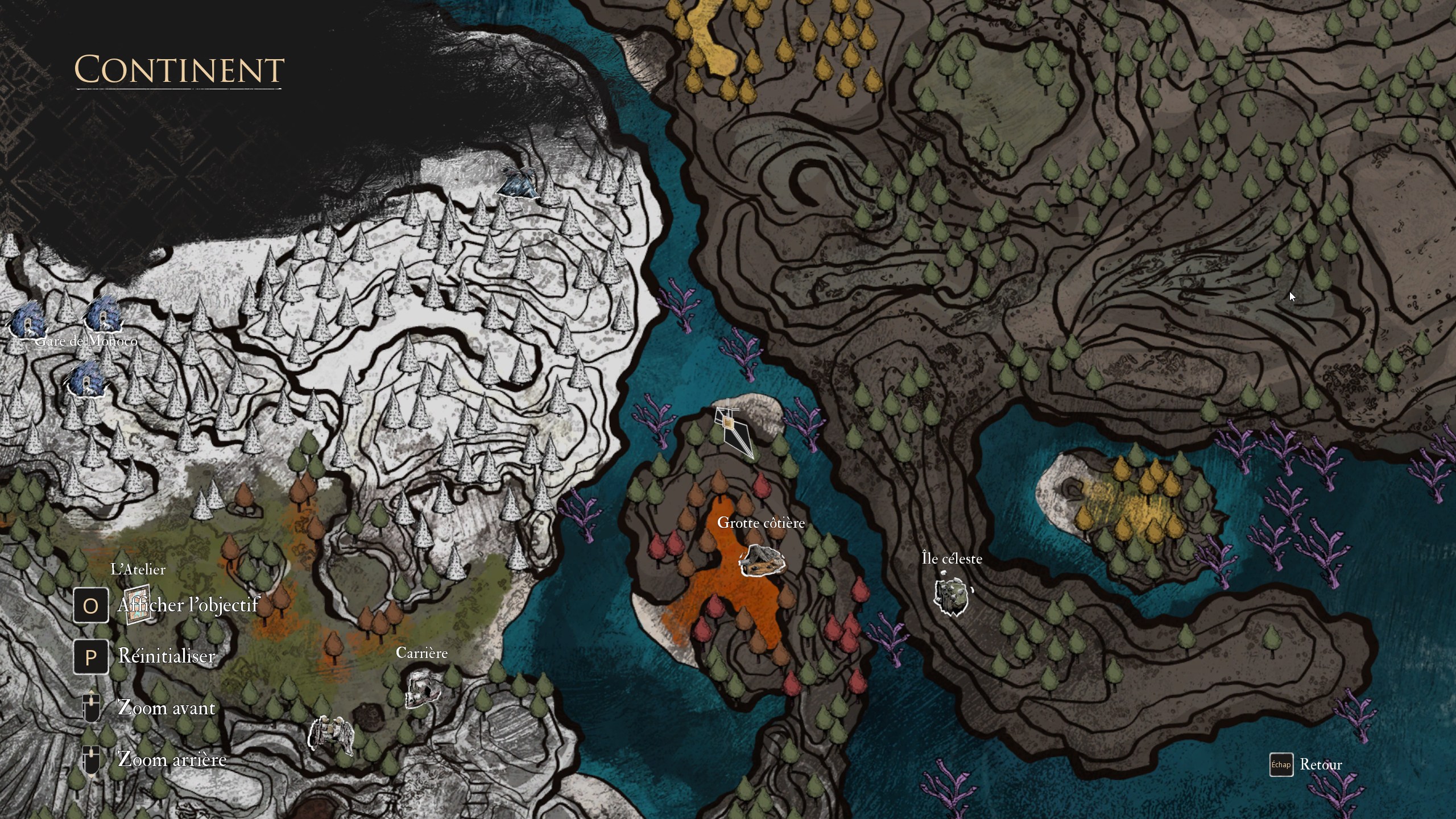Select Retour at the bottom right
This screenshot has height=819, width=1456.
[x=1322, y=764]
